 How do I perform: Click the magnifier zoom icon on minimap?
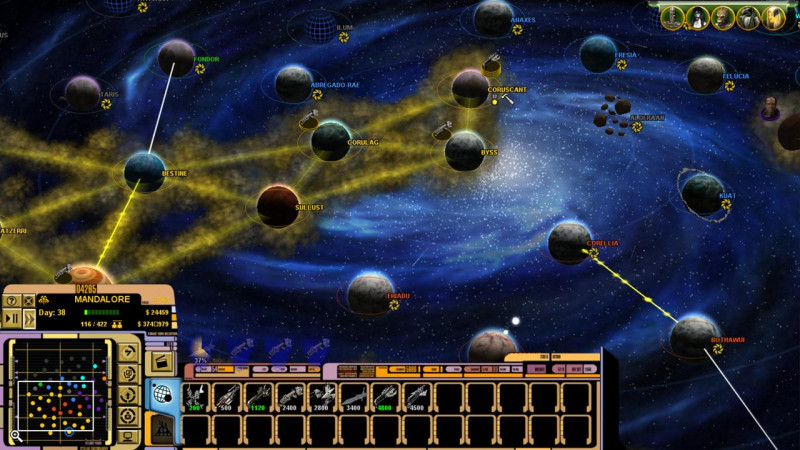[x=15, y=436]
